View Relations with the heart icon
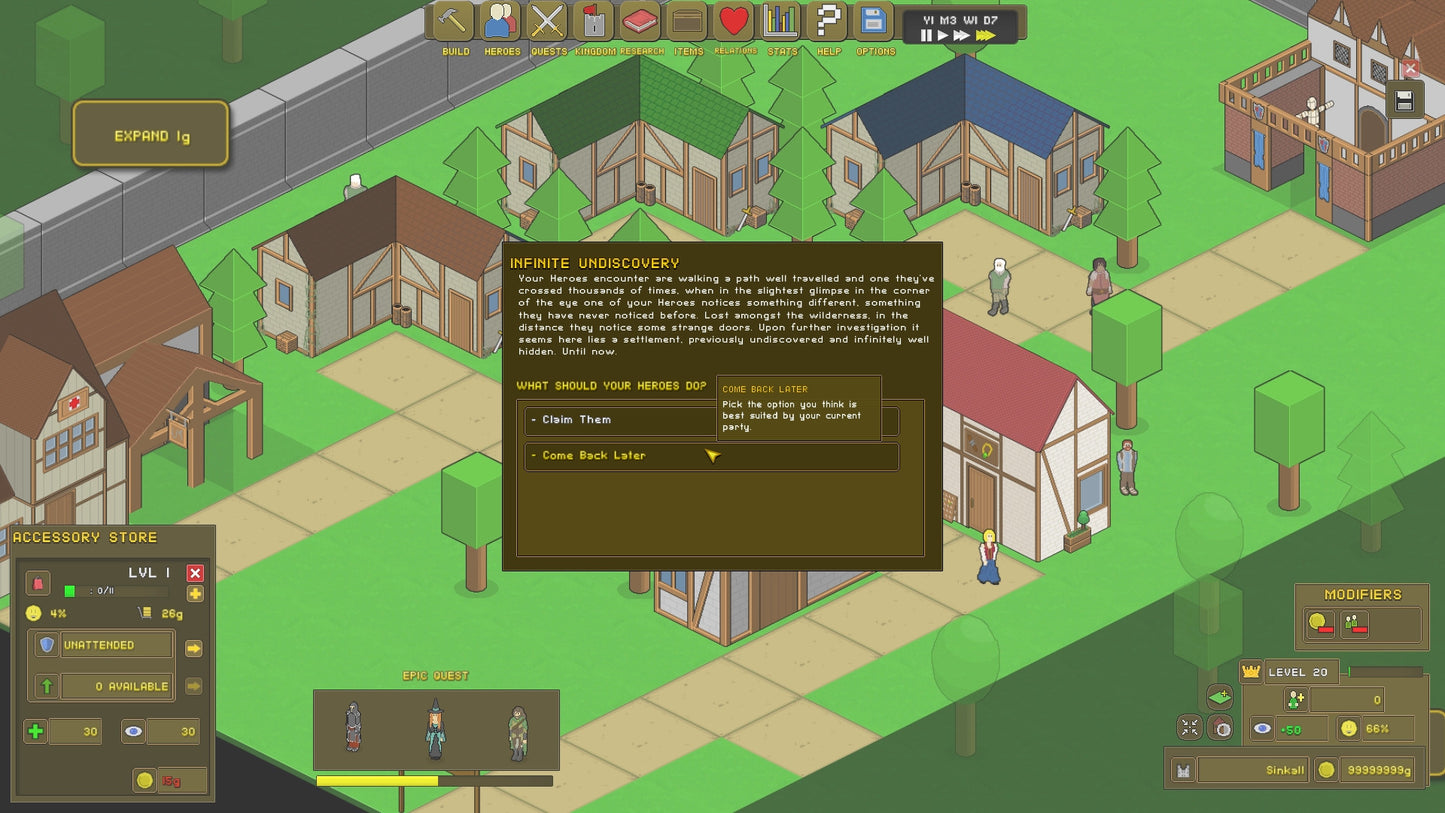The image size is (1445, 813). pos(733,22)
